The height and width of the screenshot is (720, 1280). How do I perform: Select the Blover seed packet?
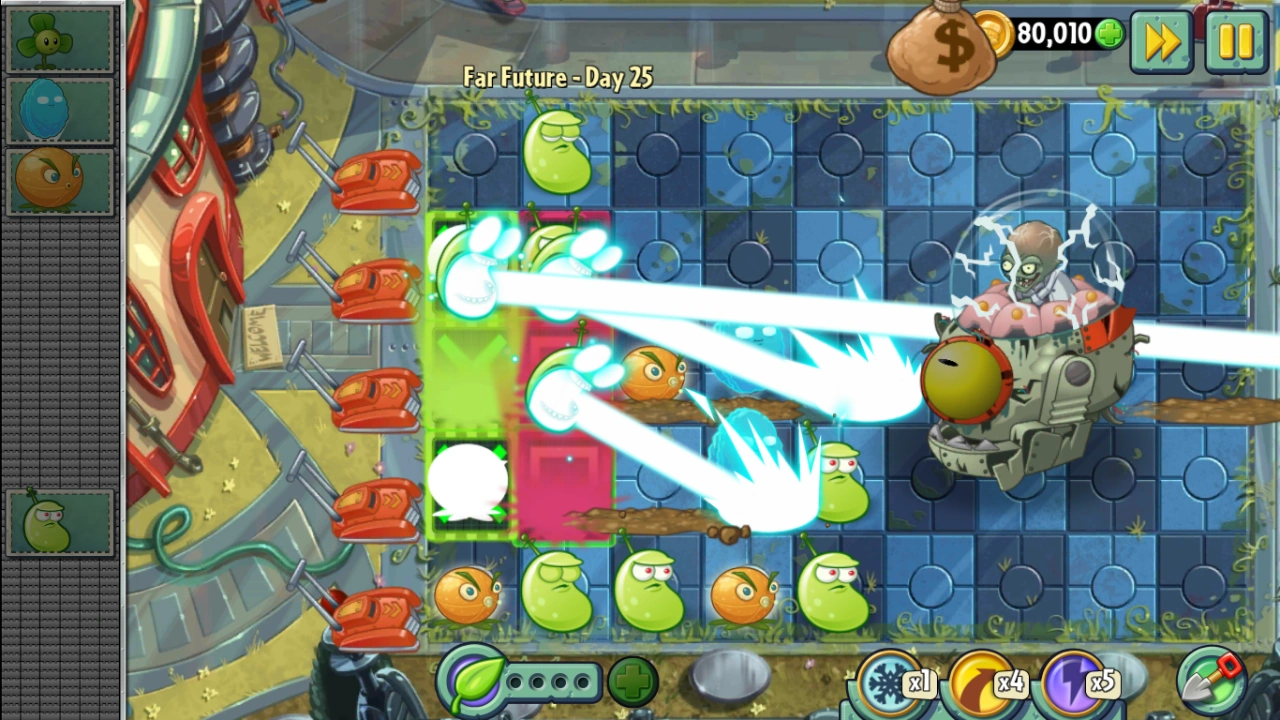tap(60, 40)
